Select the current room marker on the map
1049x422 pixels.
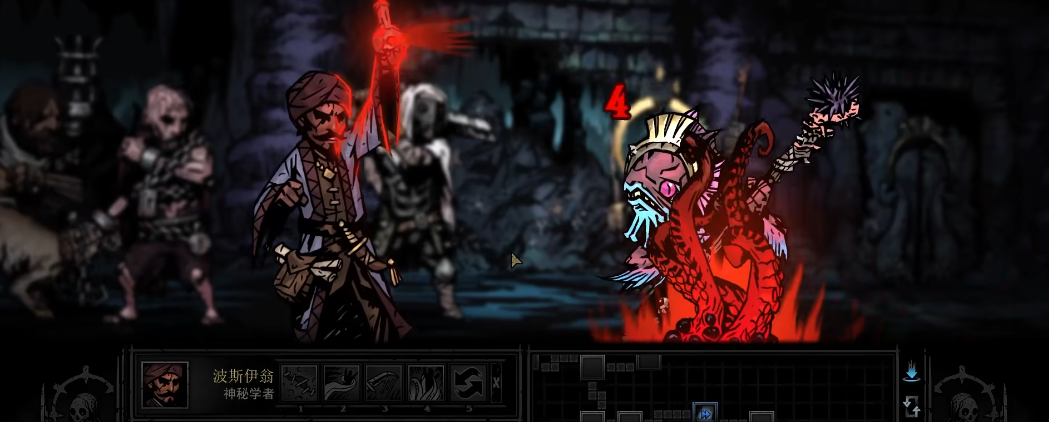click(x=705, y=413)
